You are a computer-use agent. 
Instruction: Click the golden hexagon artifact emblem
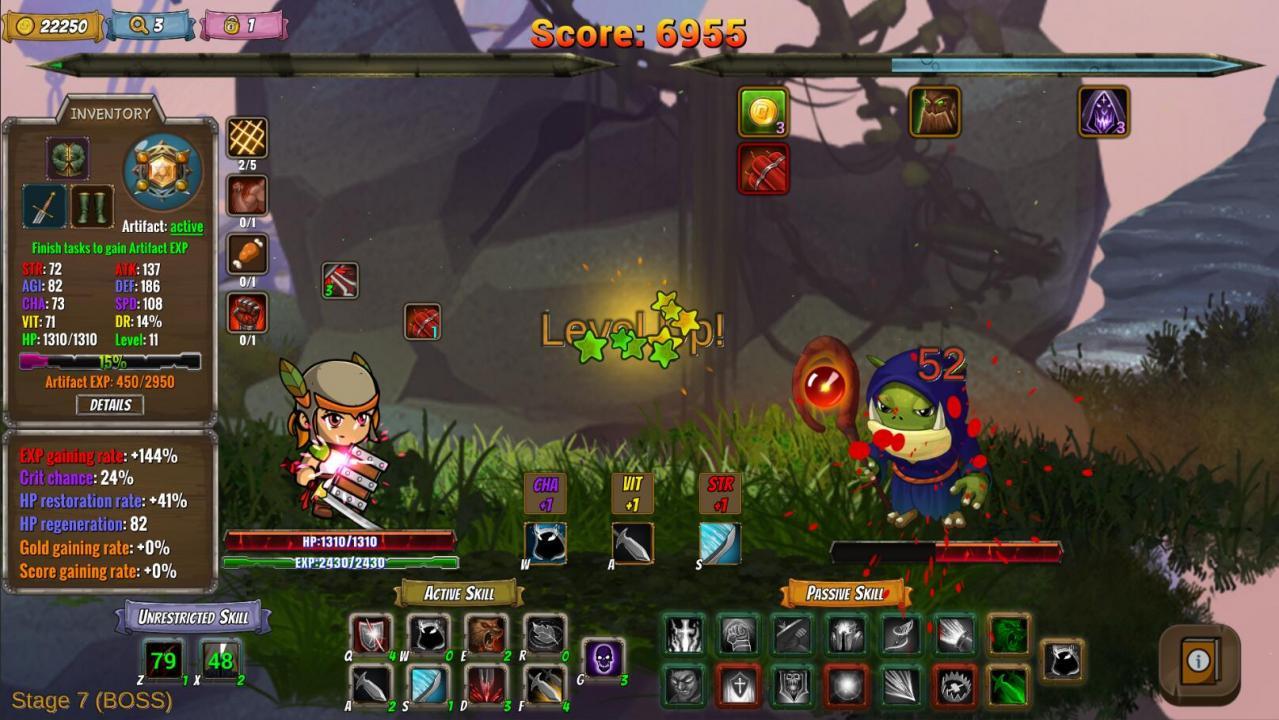[x=162, y=172]
